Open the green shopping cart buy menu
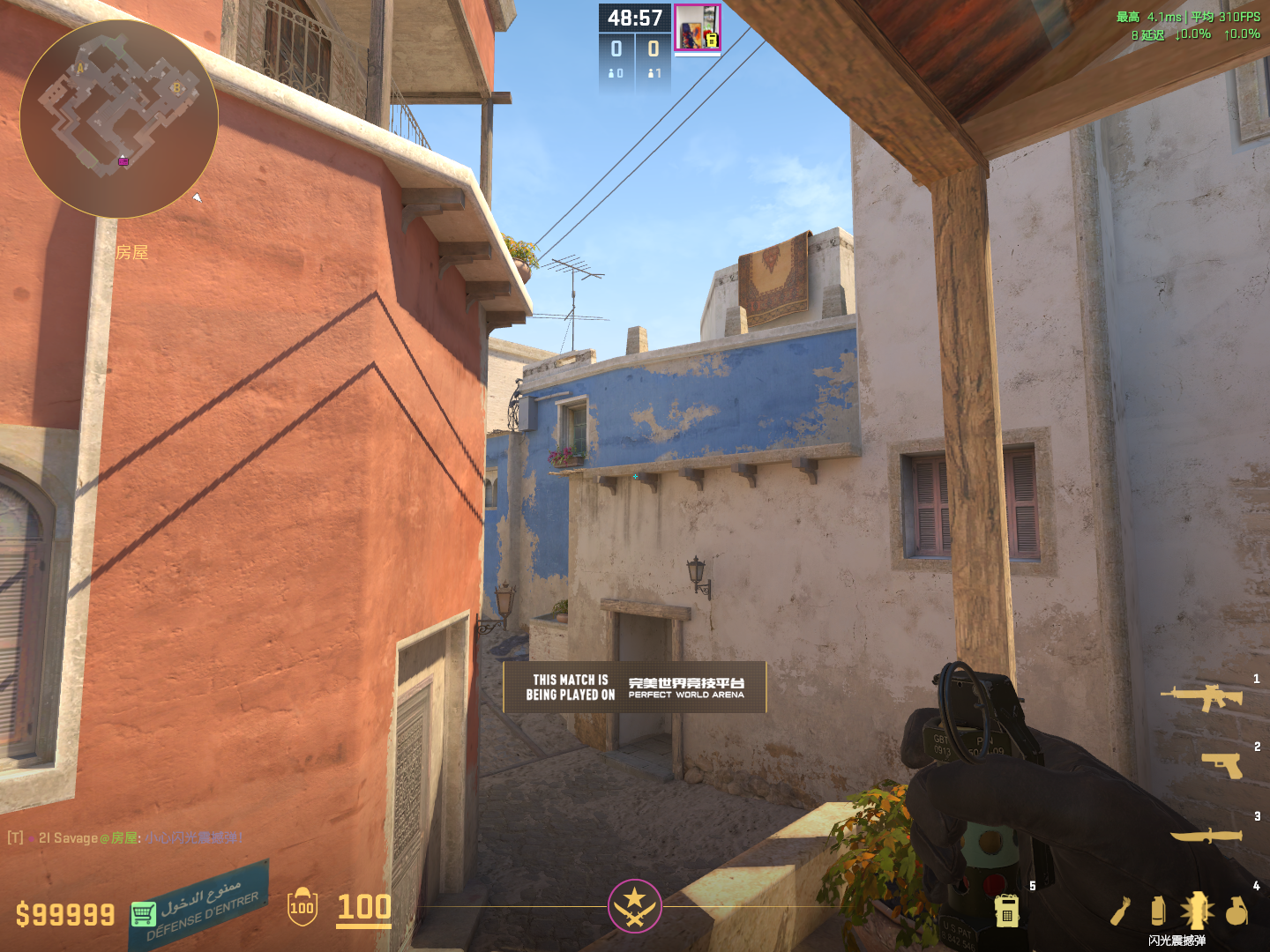Screen dimensions: 1270x952 pos(143,914)
